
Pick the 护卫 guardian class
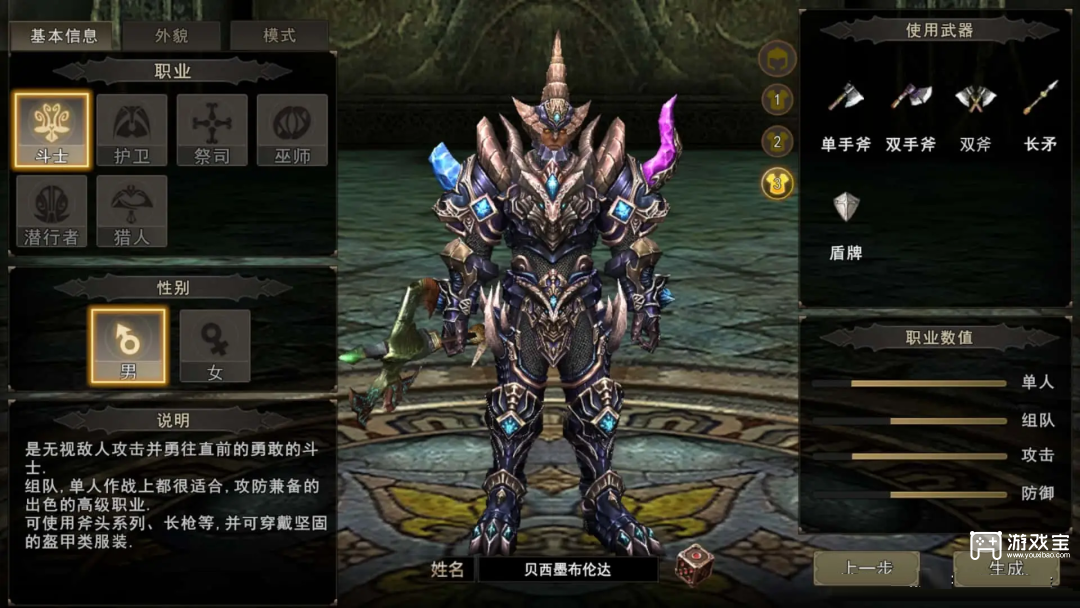click(x=132, y=130)
